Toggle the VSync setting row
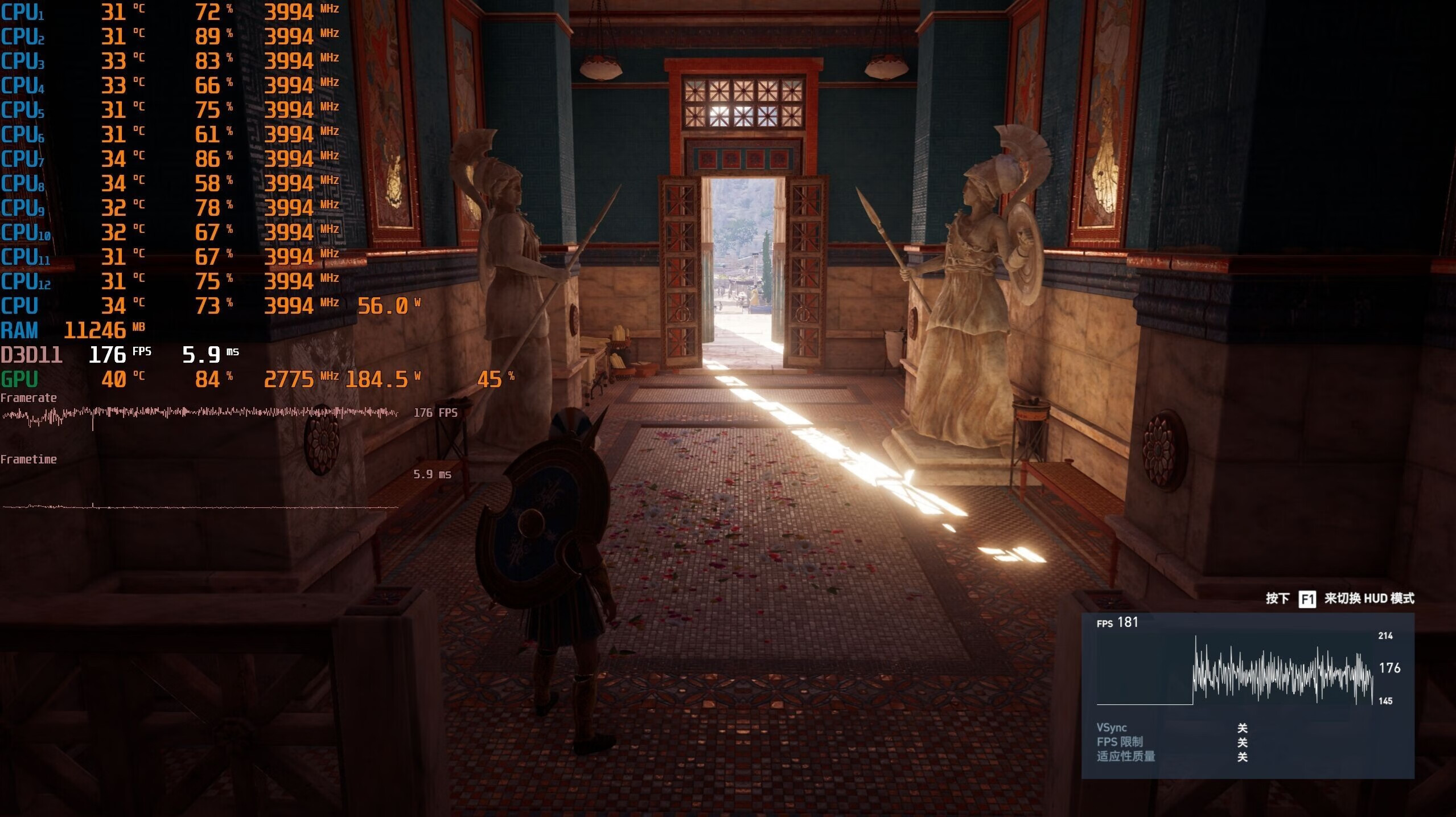Viewport: 1456px width, 817px height. [x=1241, y=728]
